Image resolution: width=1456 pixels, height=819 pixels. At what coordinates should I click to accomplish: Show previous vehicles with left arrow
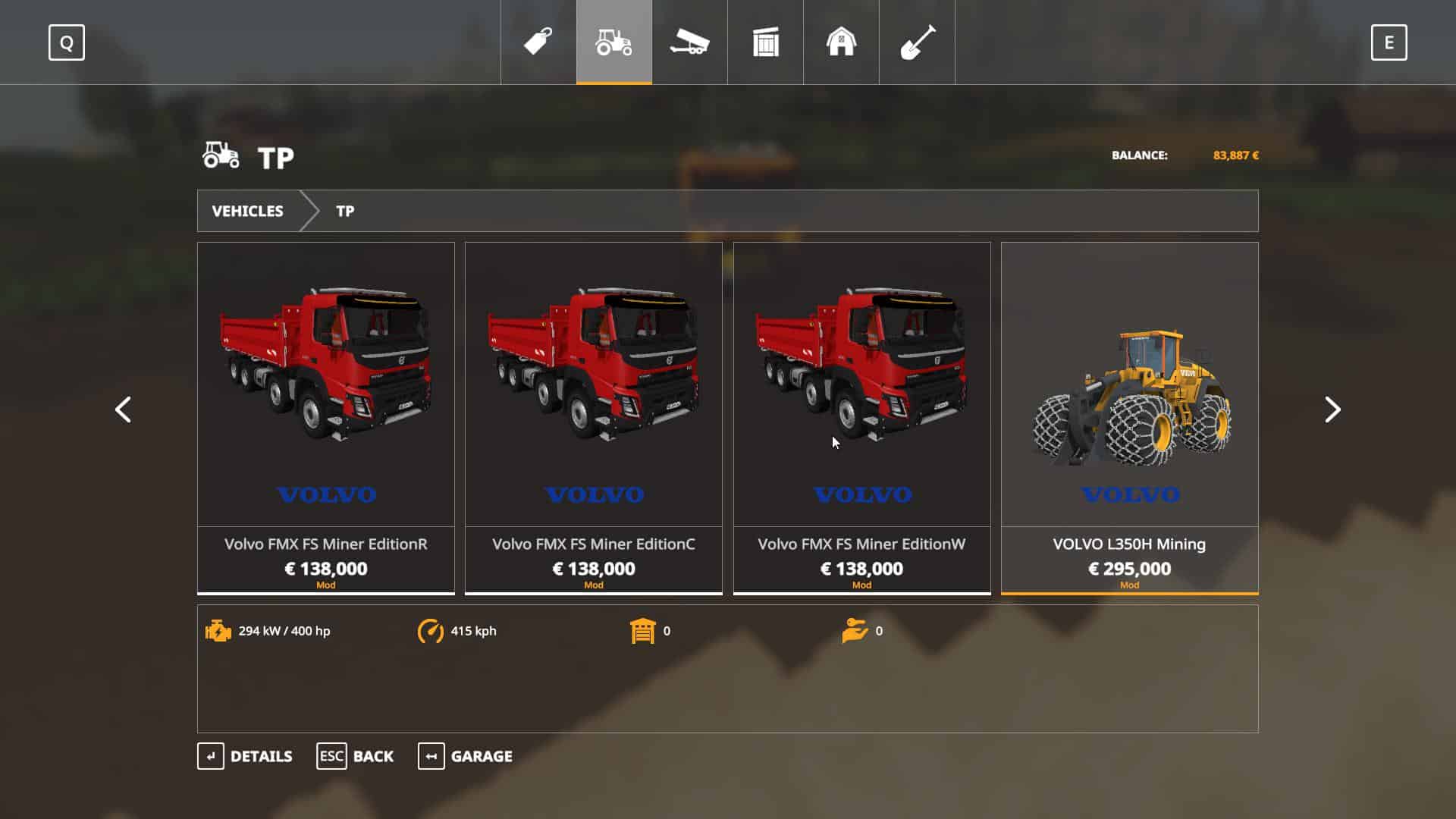point(123,409)
